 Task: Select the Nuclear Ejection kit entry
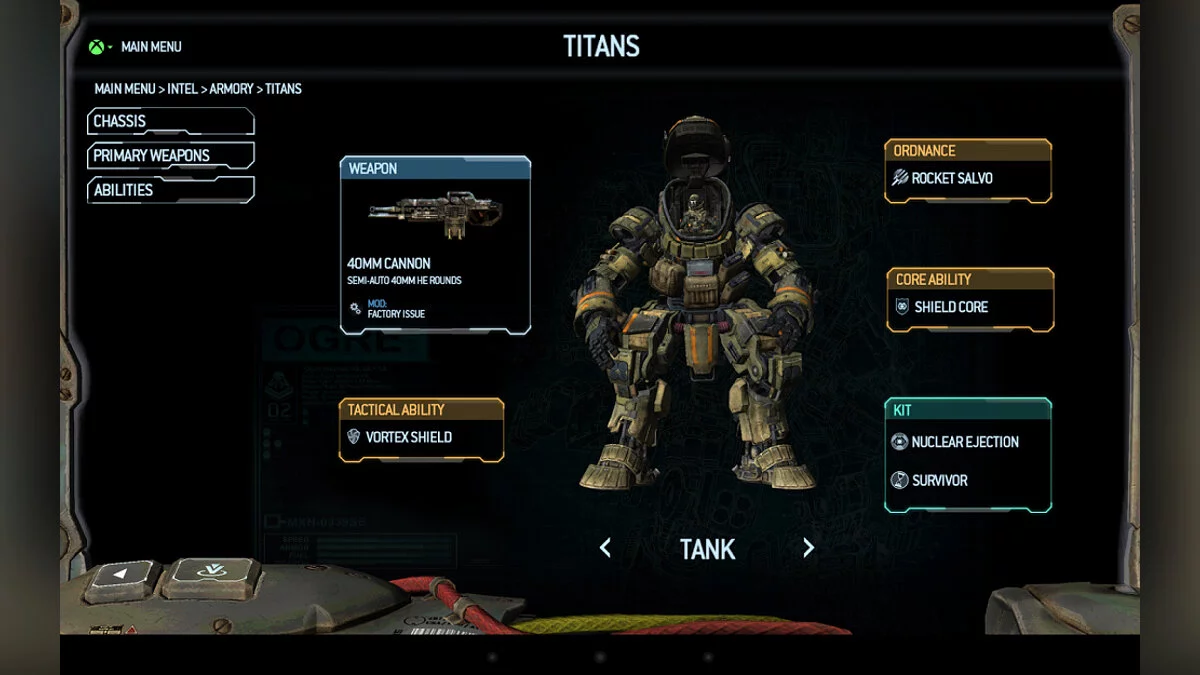coord(966,442)
